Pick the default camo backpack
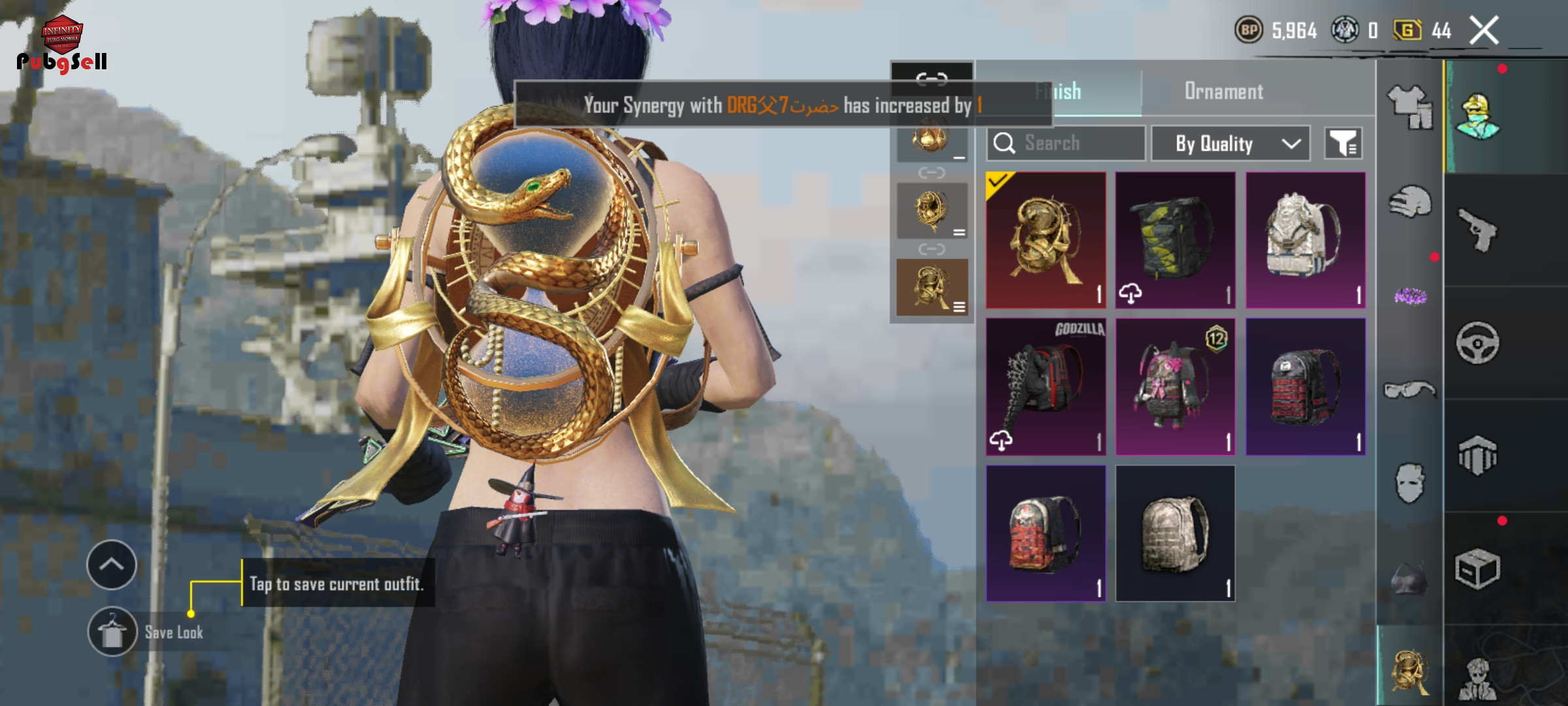This screenshot has width=1568, height=706. [x=1175, y=533]
